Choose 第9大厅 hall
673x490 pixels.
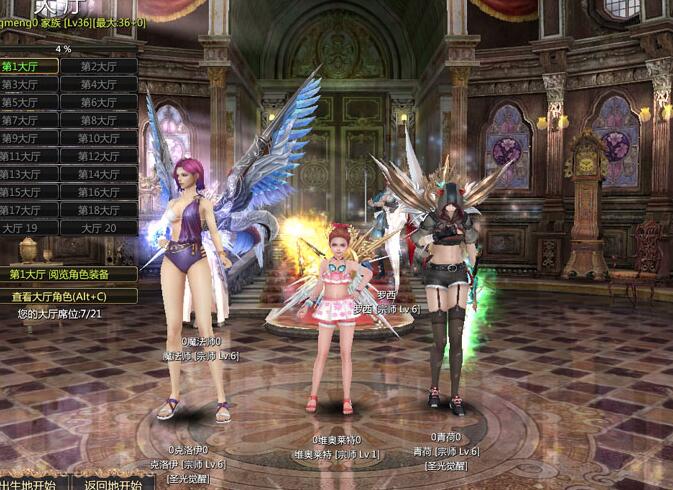(28, 138)
